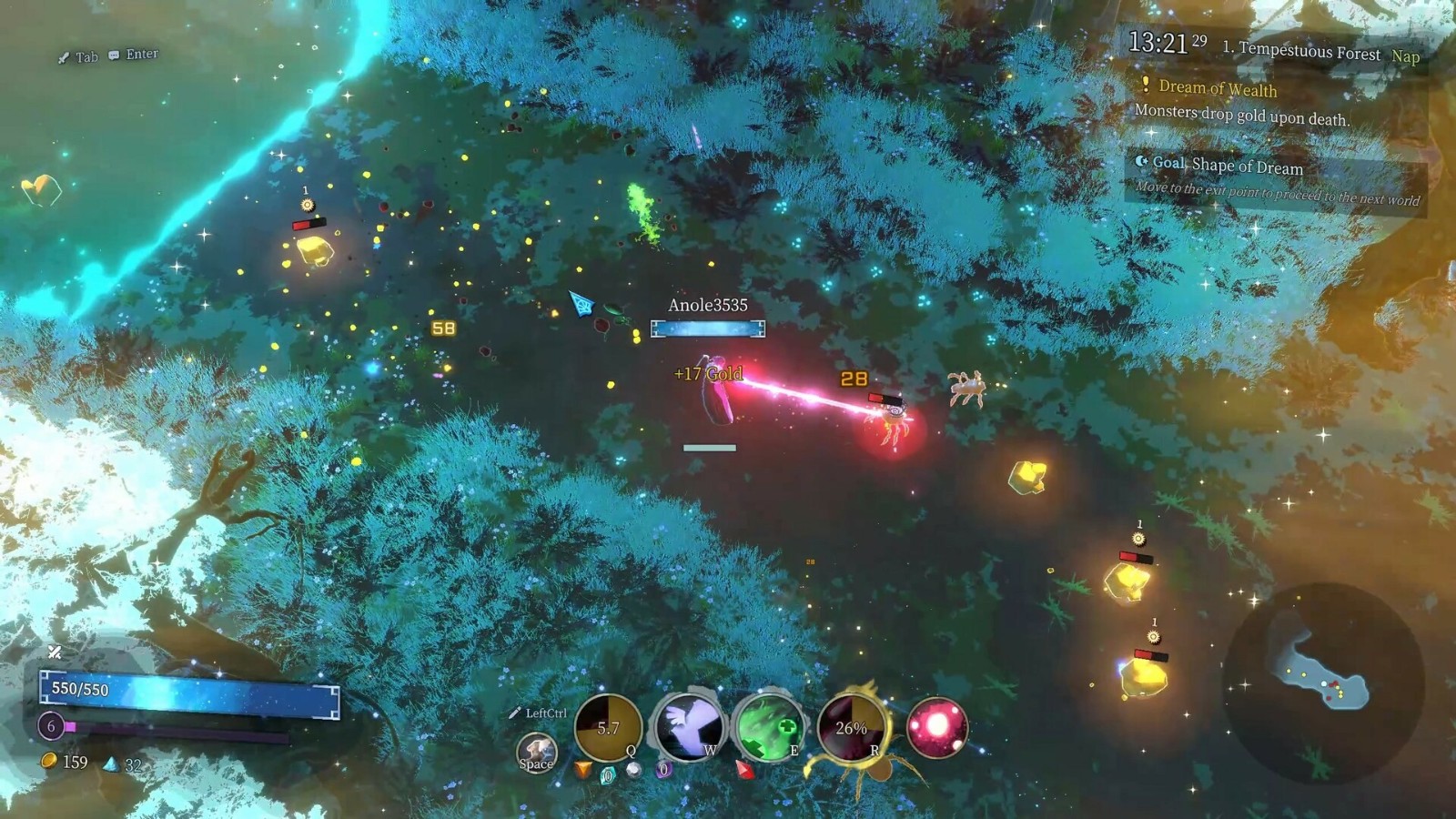Select the level 6 badge
The height and width of the screenshot is (819, 1456).
51,725
